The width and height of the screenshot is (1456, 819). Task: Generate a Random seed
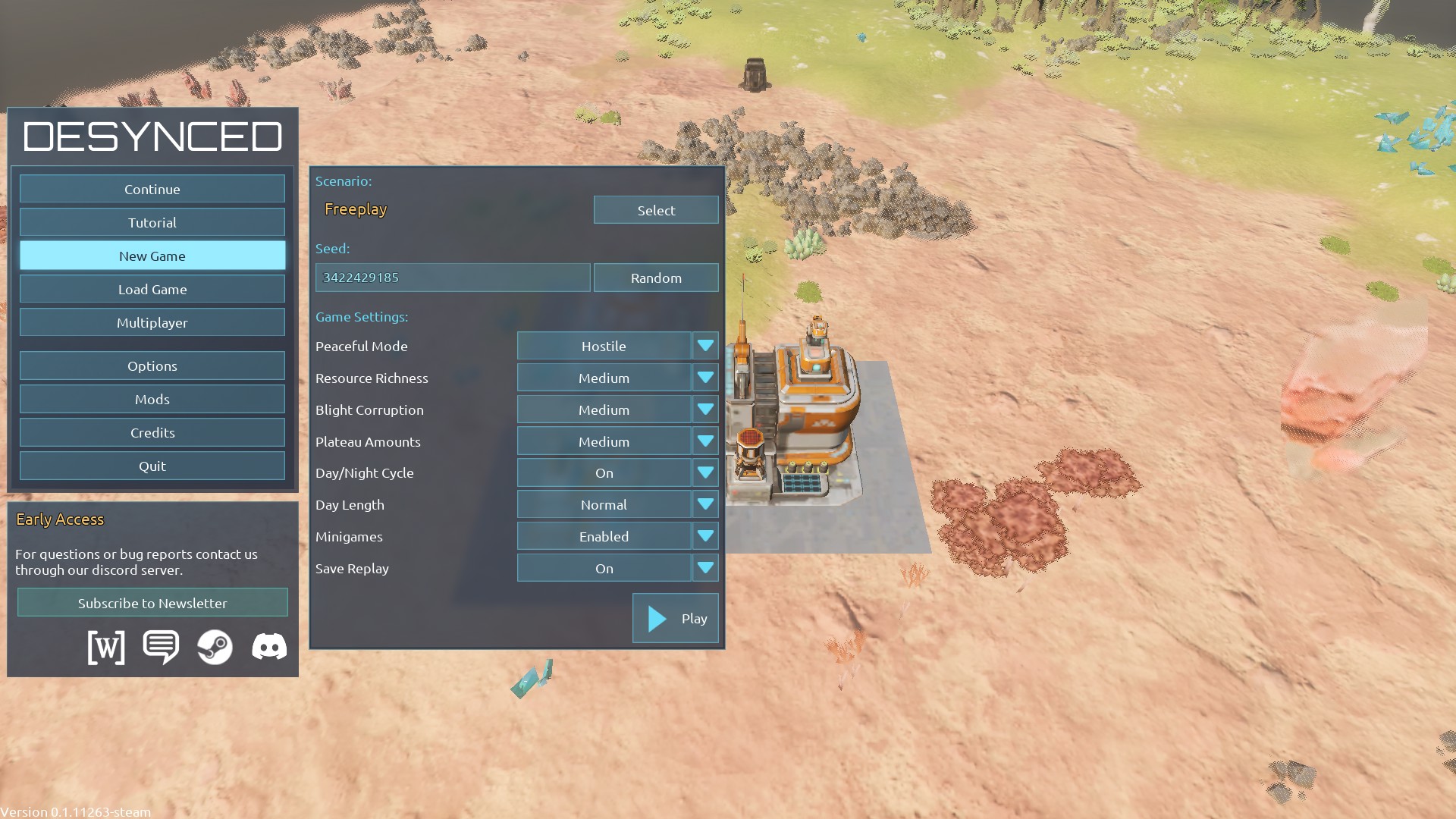coord(655,278)
